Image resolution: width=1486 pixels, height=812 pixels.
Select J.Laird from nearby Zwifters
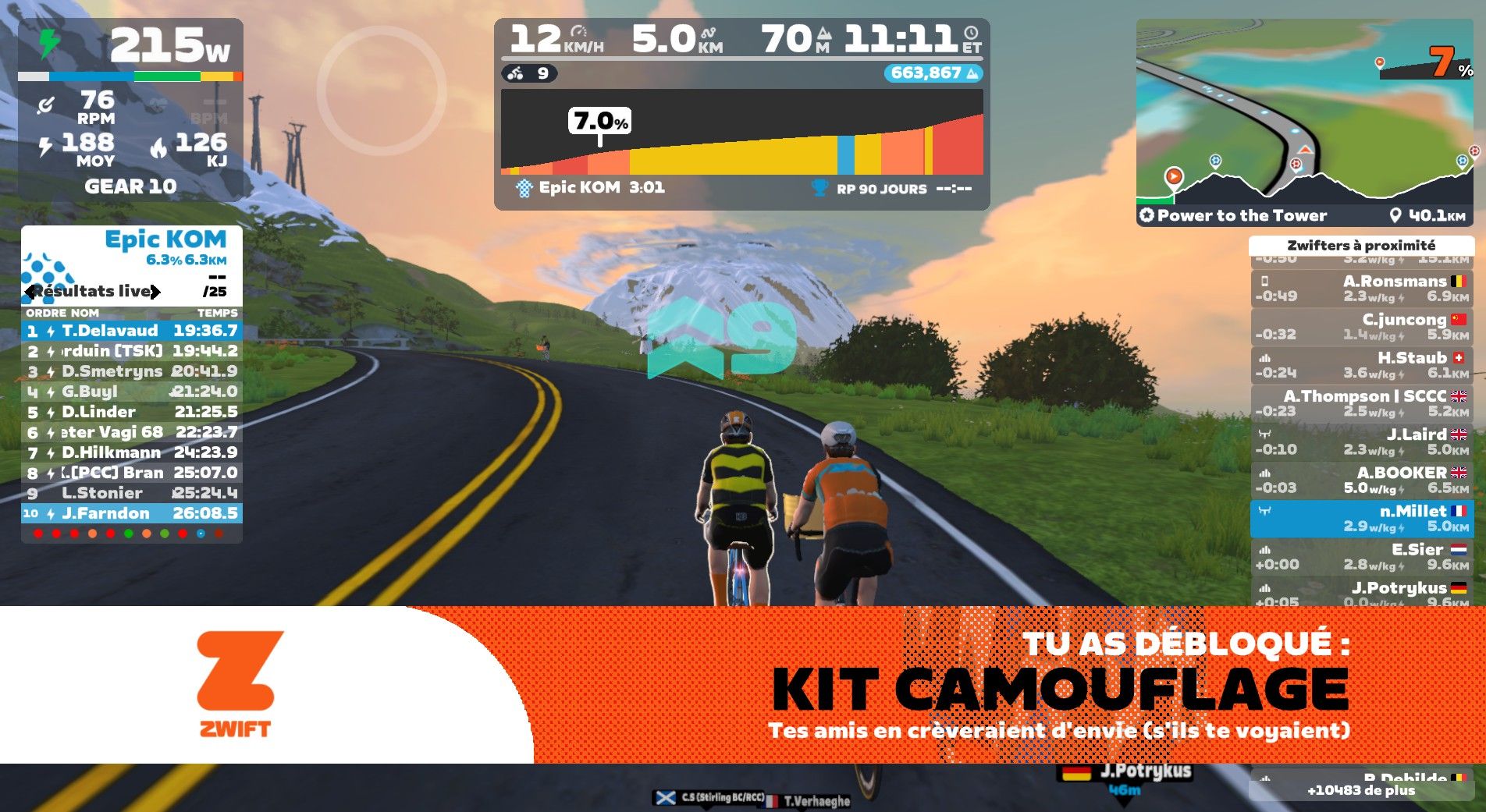1361,441
